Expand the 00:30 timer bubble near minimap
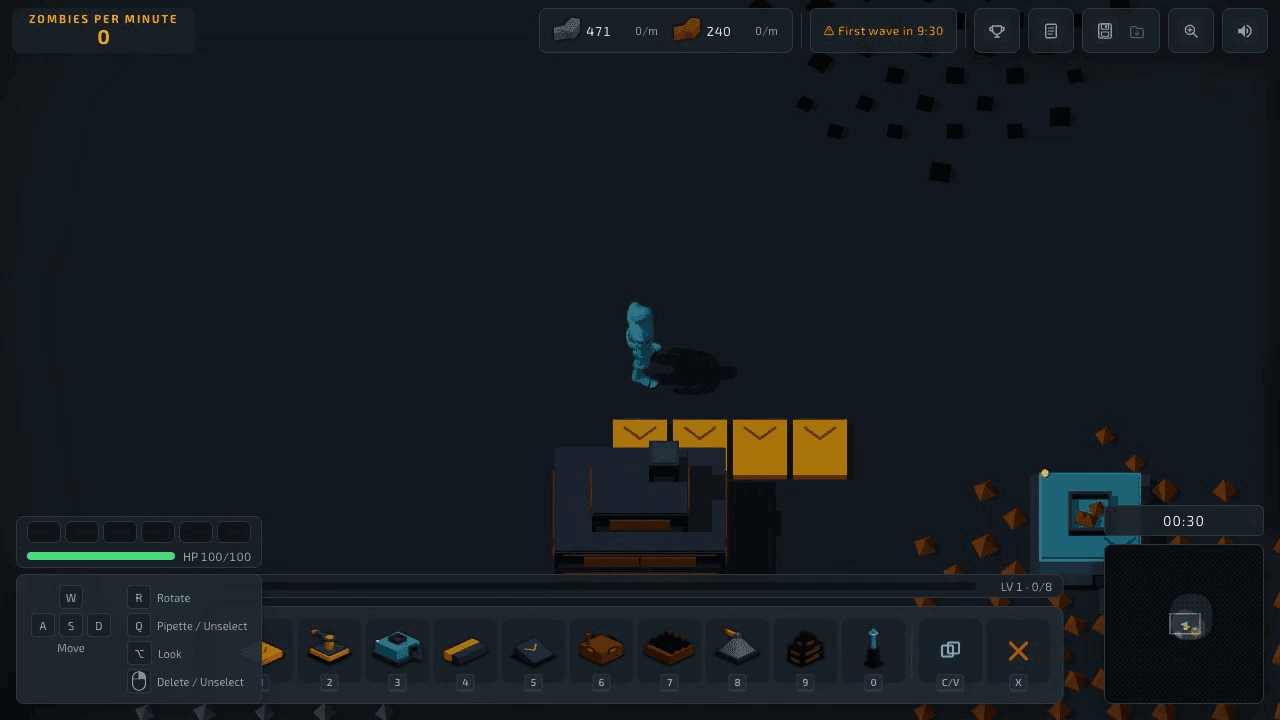 (x=1184, y=520)
